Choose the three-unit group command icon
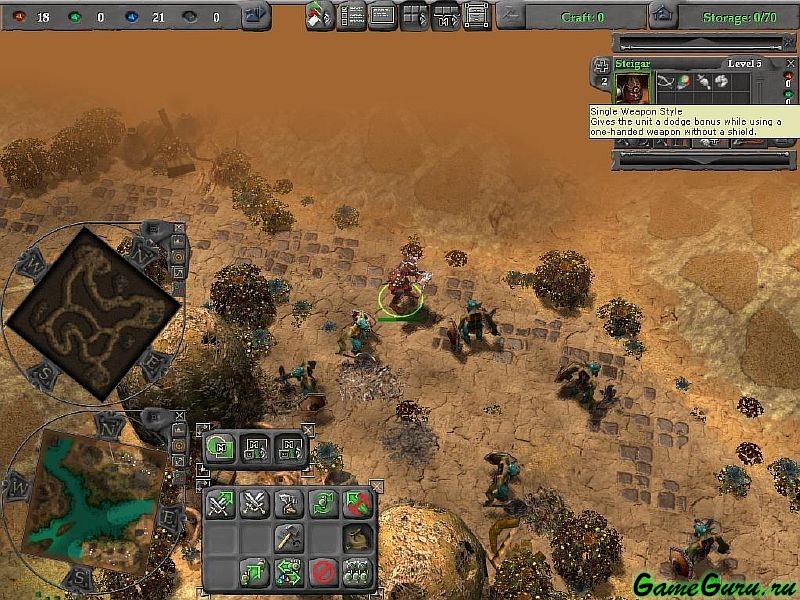The width and height of the screenshot is (800, 600). tap(356, 572)
